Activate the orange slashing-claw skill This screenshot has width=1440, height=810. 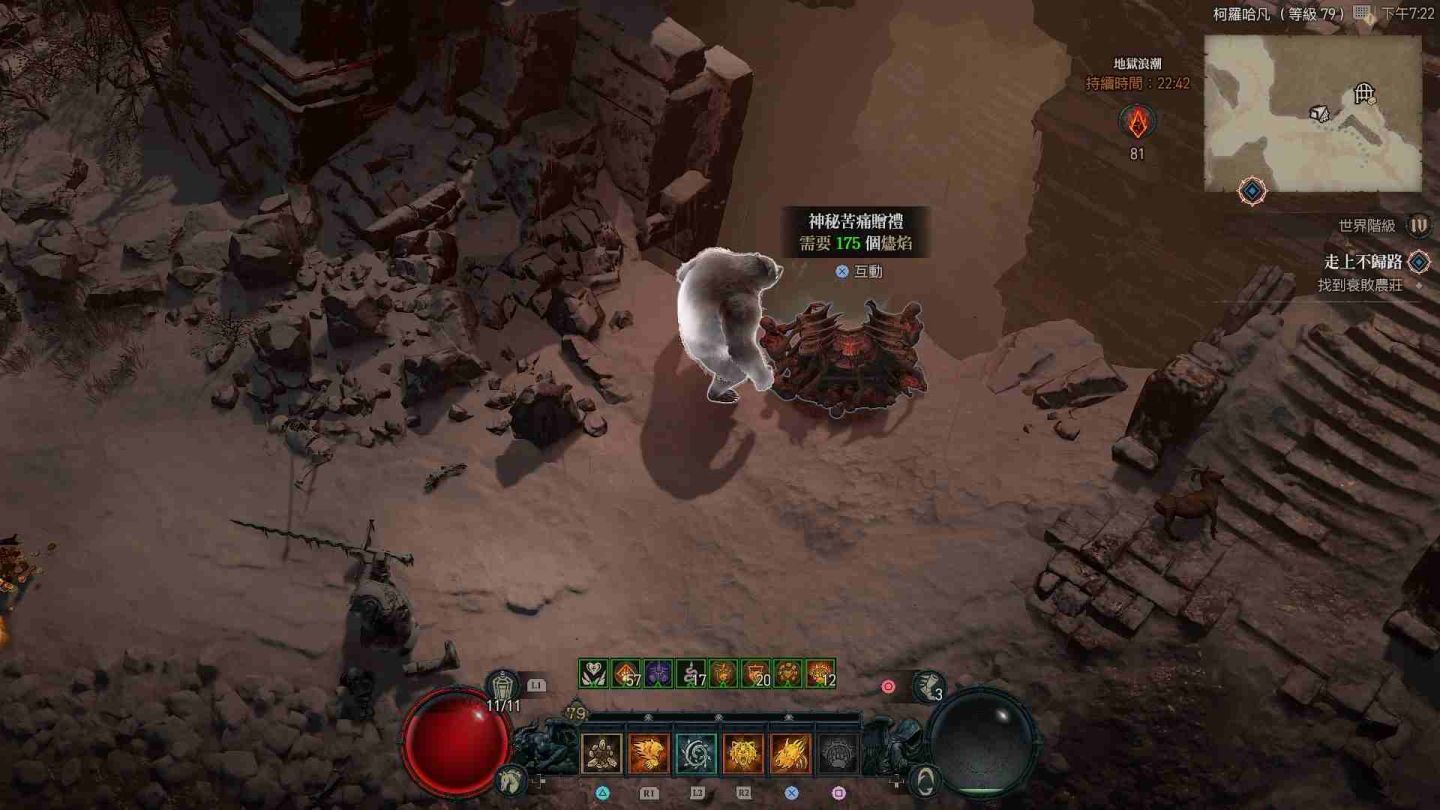tap(790, 754)
